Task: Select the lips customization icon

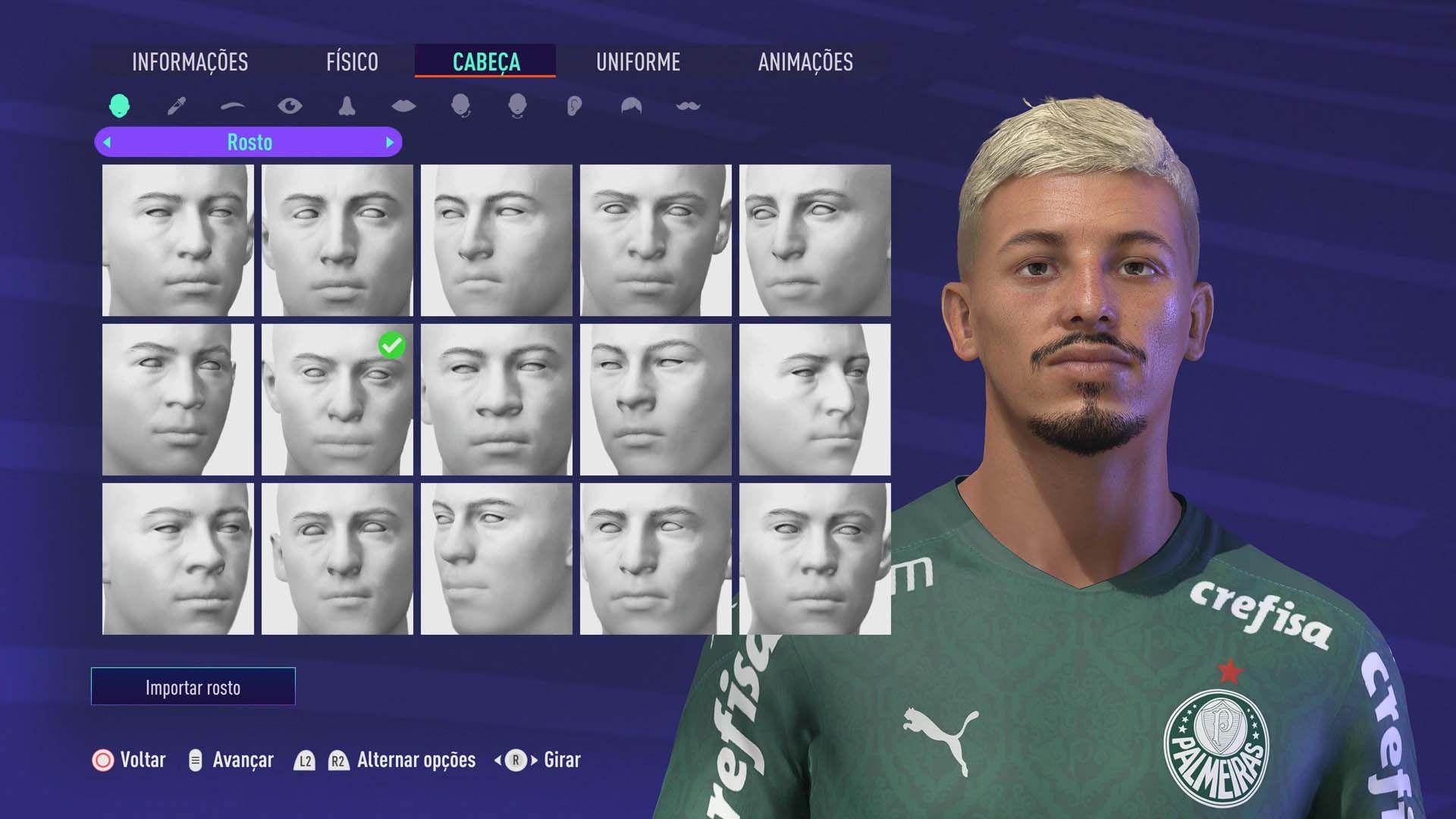Action: click(x=404, y=106)
